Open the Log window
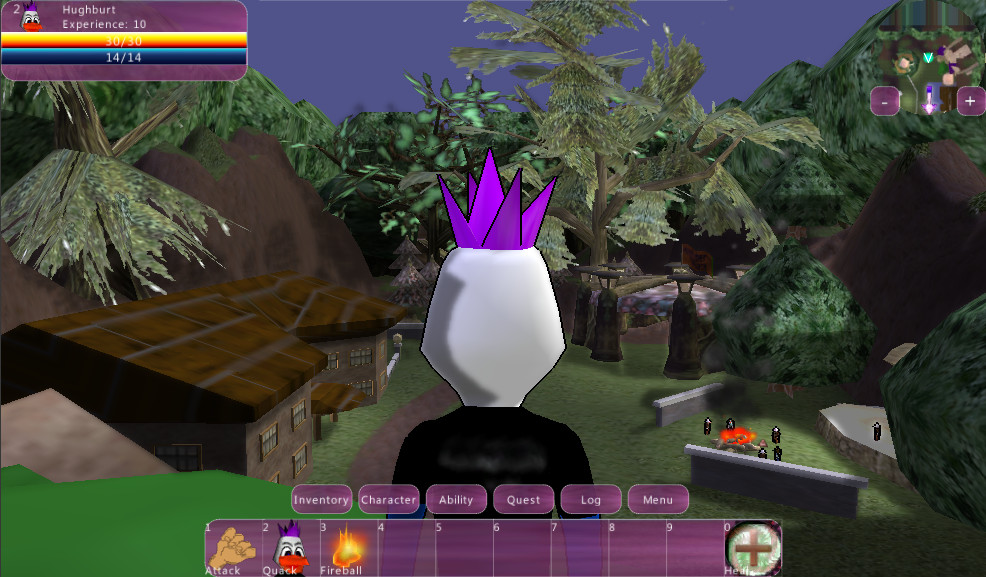986x577 pixels. [591, 499]
